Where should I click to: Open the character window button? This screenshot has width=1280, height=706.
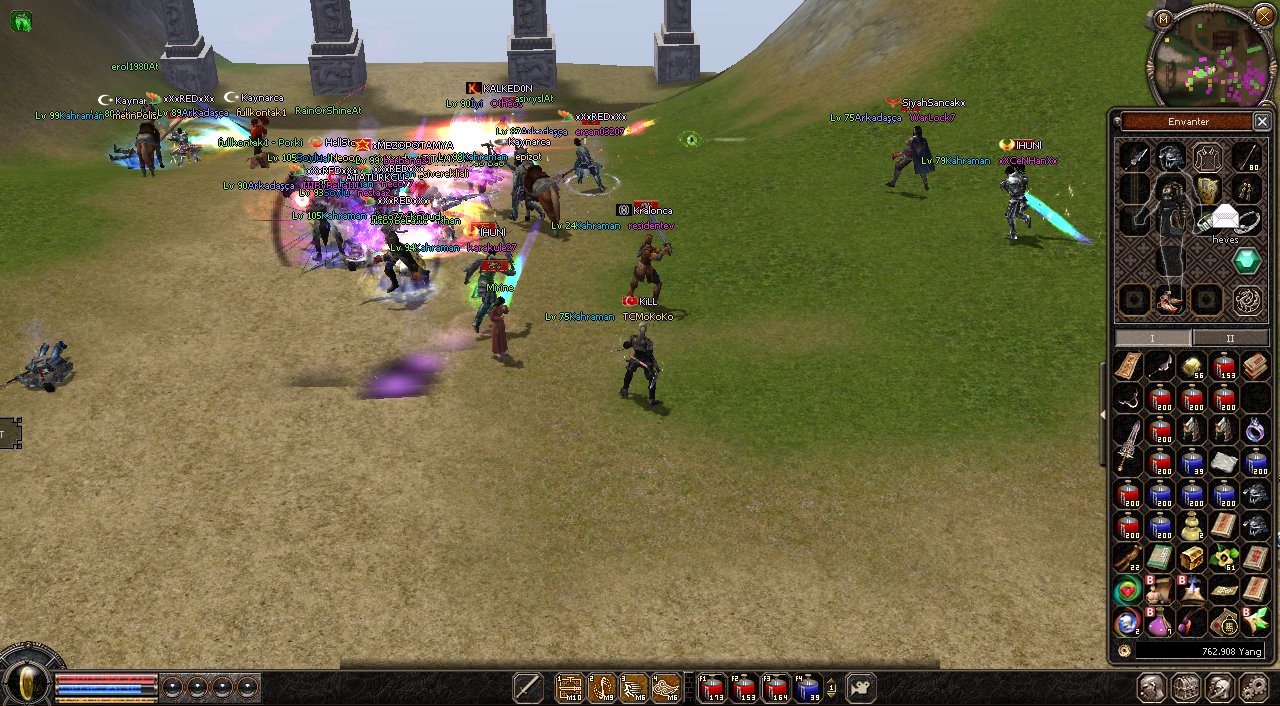(1152, 688)
